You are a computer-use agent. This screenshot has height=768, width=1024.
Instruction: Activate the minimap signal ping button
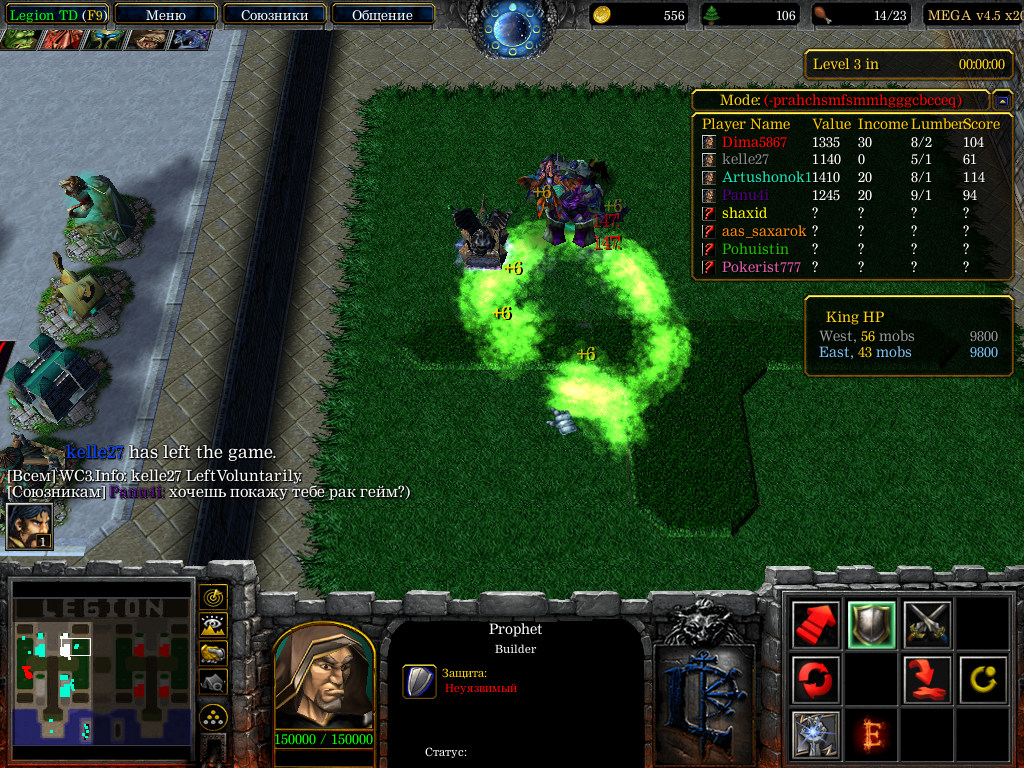coord(213,598)
